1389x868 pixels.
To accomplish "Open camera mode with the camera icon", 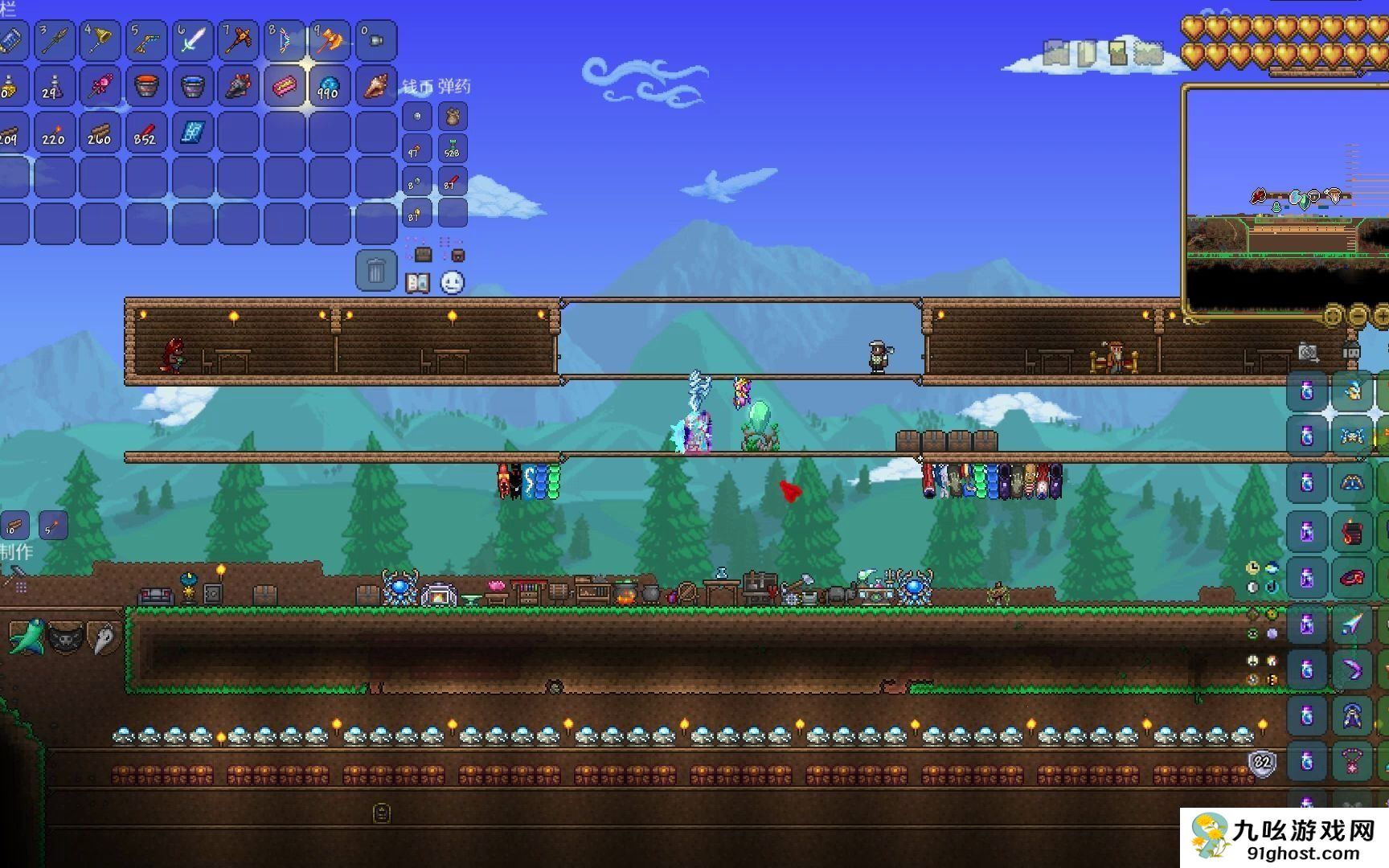I will pyautogui.click(x=1308, y=352).
